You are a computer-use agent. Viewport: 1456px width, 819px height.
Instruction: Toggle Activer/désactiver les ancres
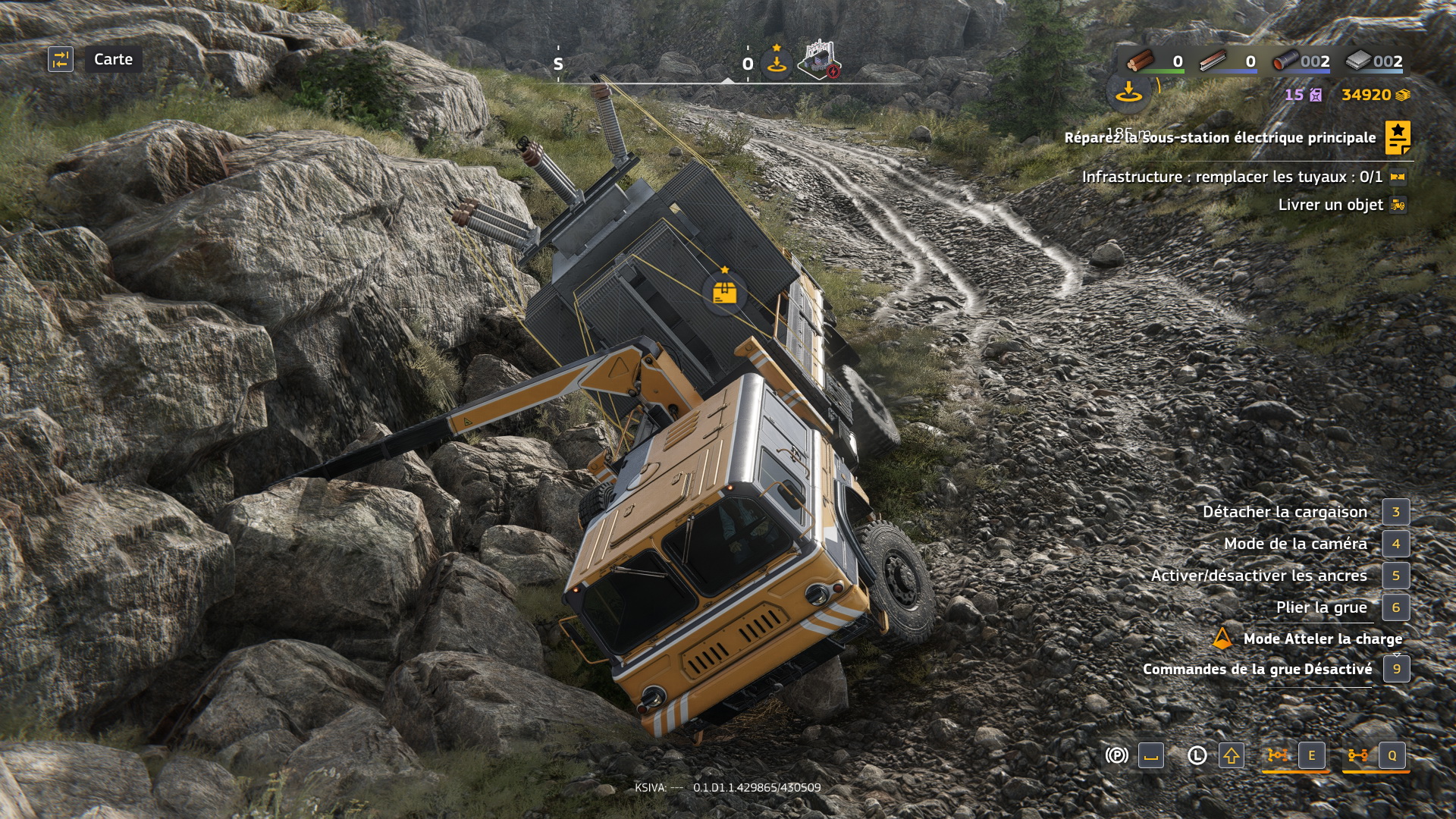pyautogui.click(x=1259, y=576)
